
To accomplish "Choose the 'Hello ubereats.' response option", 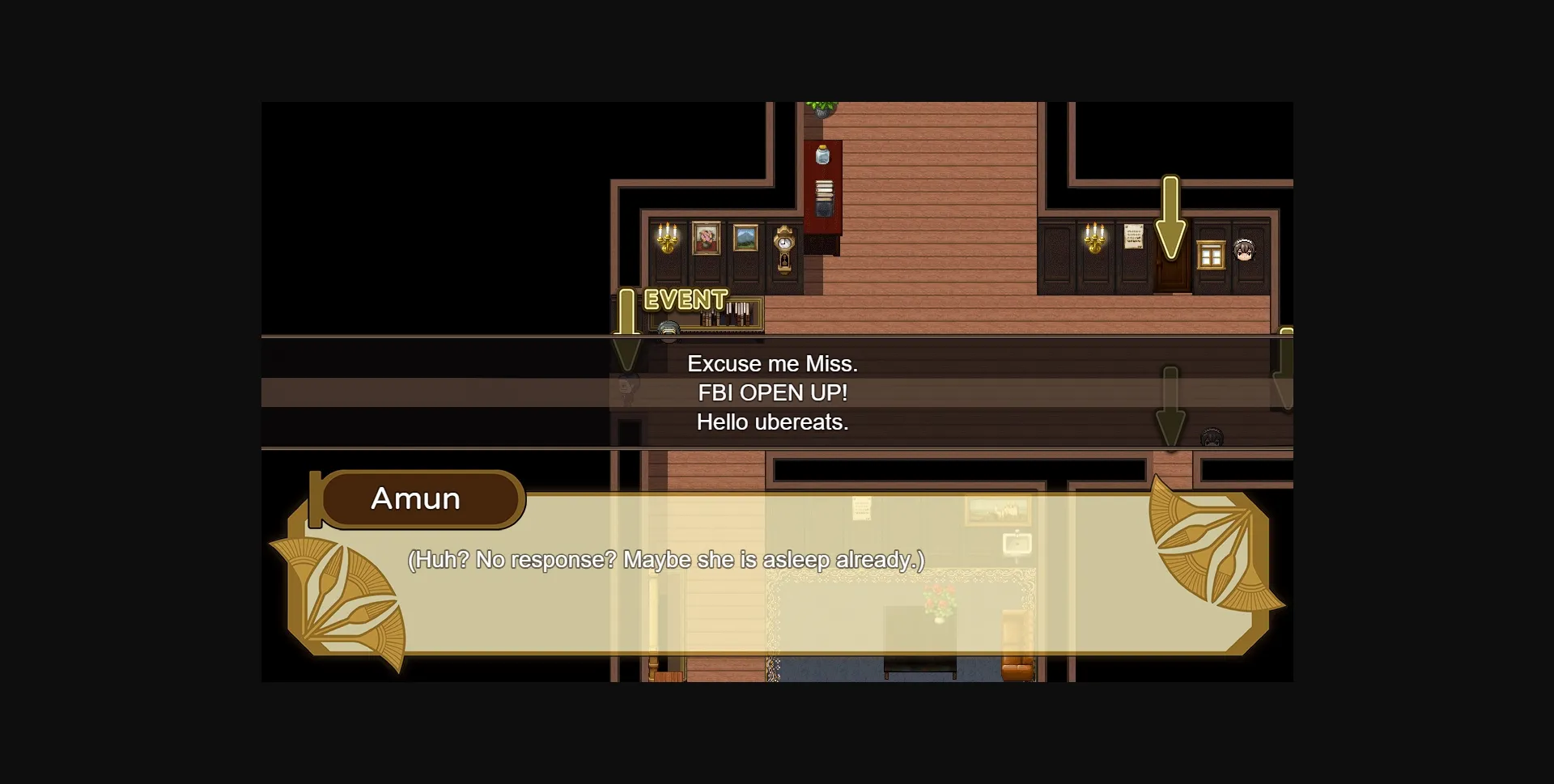I will tap(772, 422).
